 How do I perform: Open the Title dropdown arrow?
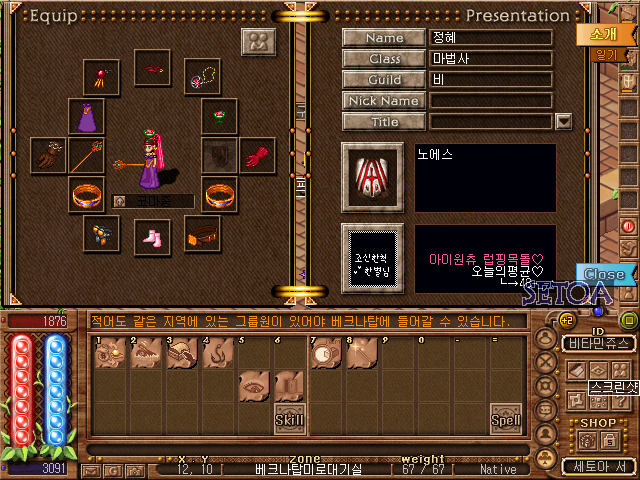(x=563, y=121)
